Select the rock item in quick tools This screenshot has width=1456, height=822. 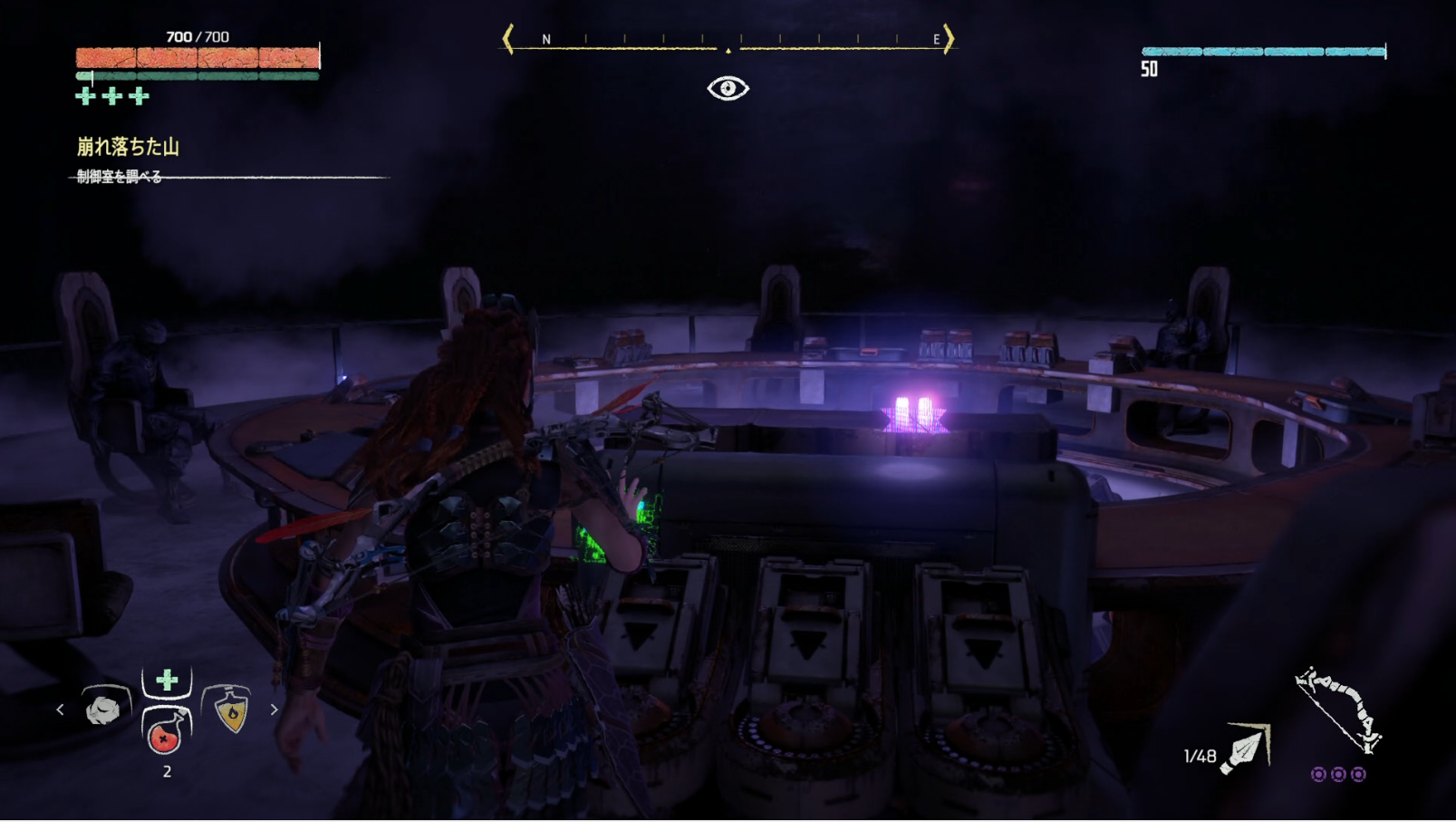[104, 709]
